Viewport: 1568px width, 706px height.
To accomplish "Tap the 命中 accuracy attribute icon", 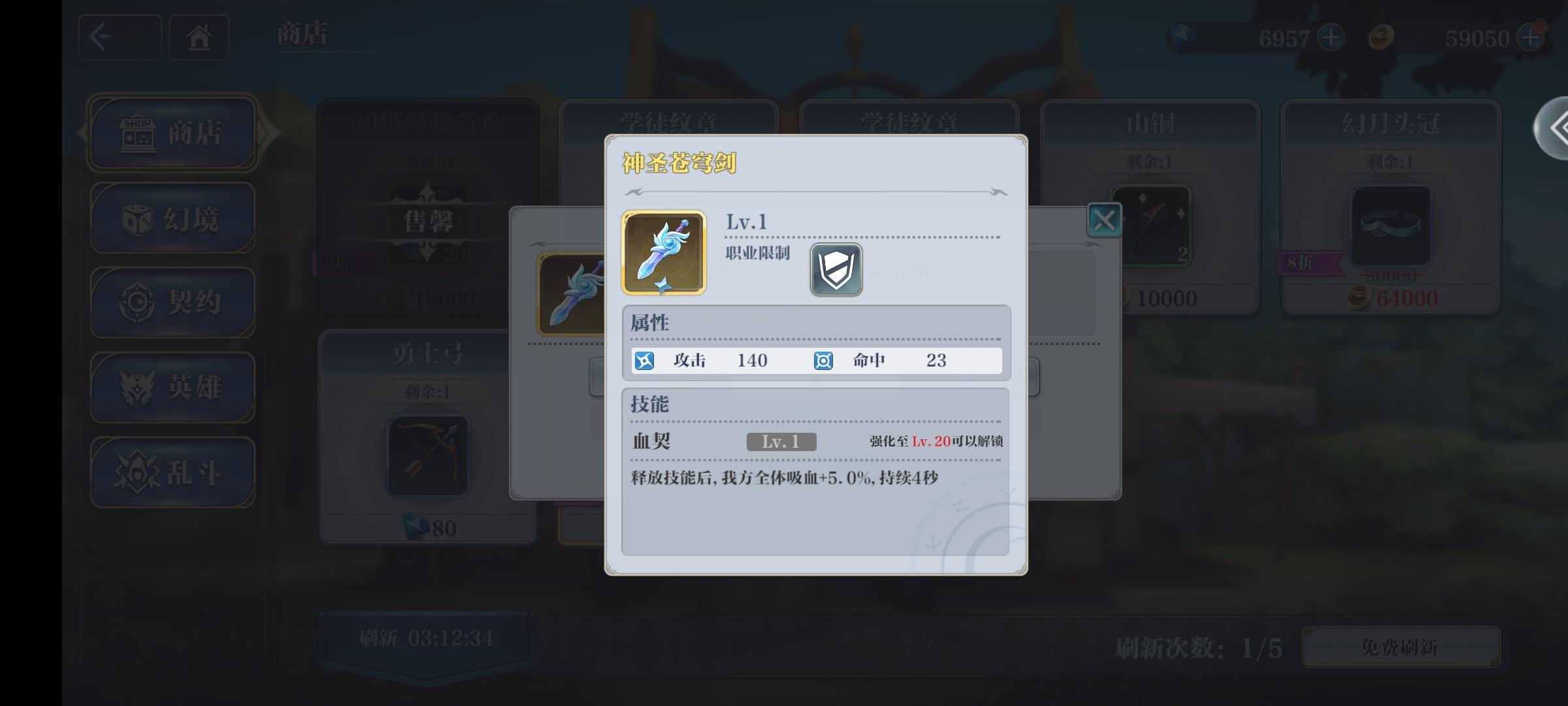I will pyautogui.click(x=823, y=360).
